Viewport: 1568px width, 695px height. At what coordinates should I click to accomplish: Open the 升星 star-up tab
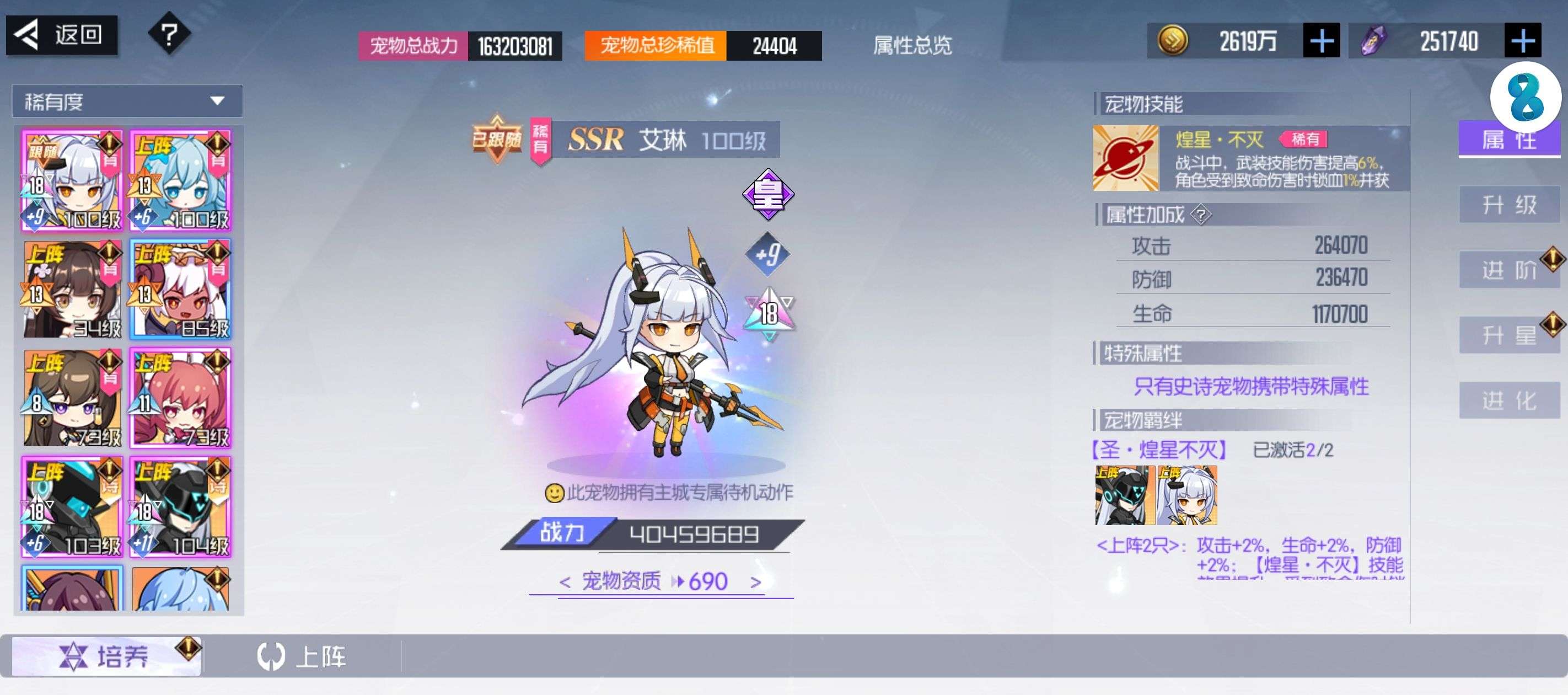click(1508, 335)
